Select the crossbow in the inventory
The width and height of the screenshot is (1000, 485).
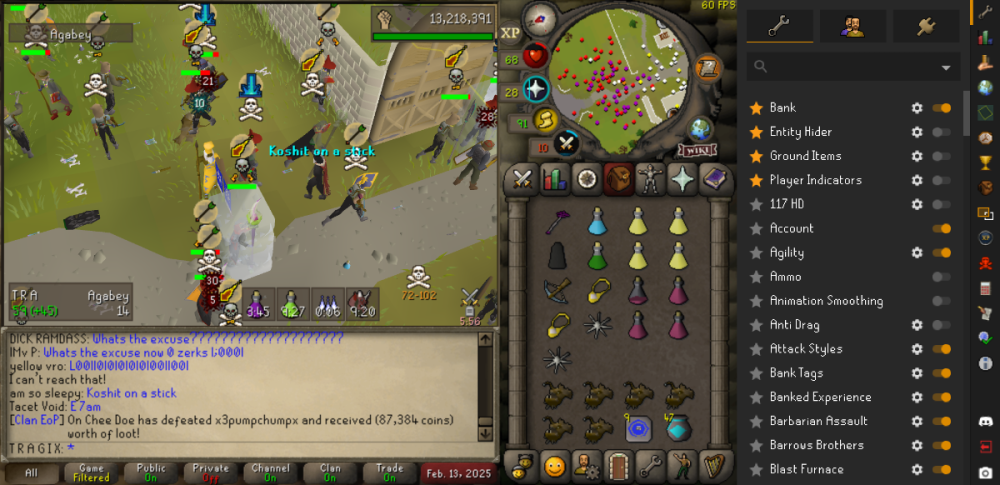[x=557, y=289]
